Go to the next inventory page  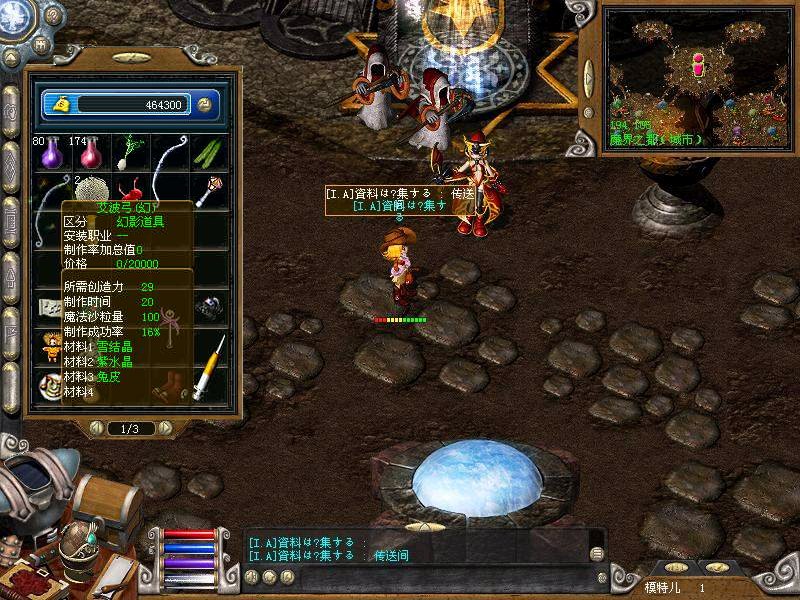[x=165, y=428]
